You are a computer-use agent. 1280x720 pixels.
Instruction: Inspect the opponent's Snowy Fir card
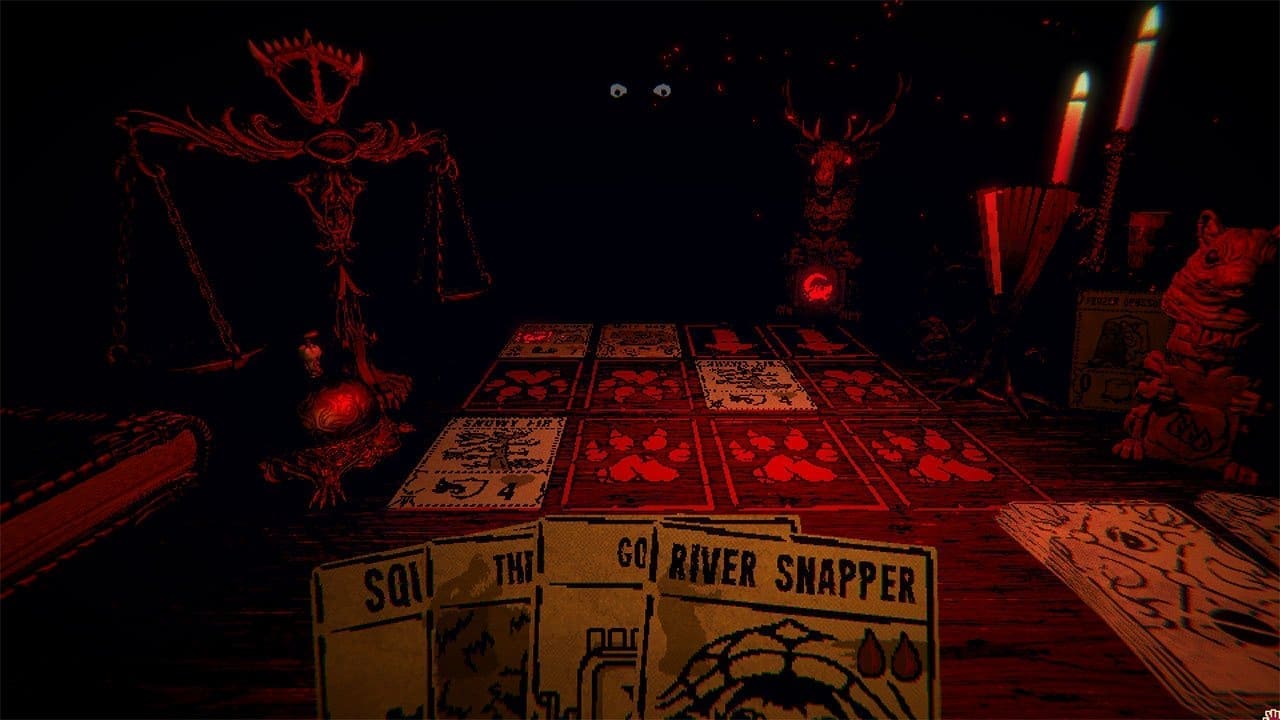point(756,384)
